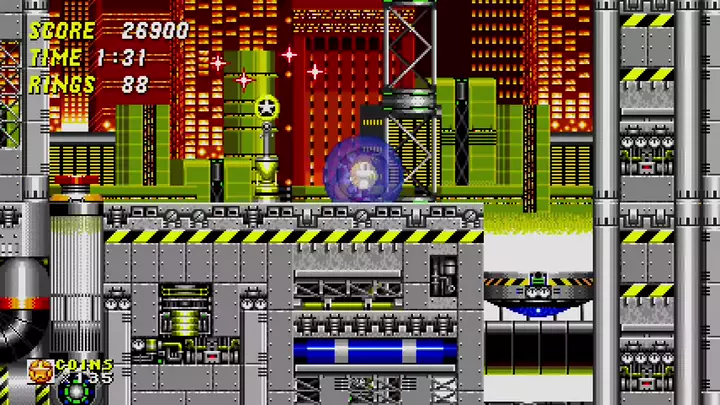Click the gold coin medallion icon

41,370
